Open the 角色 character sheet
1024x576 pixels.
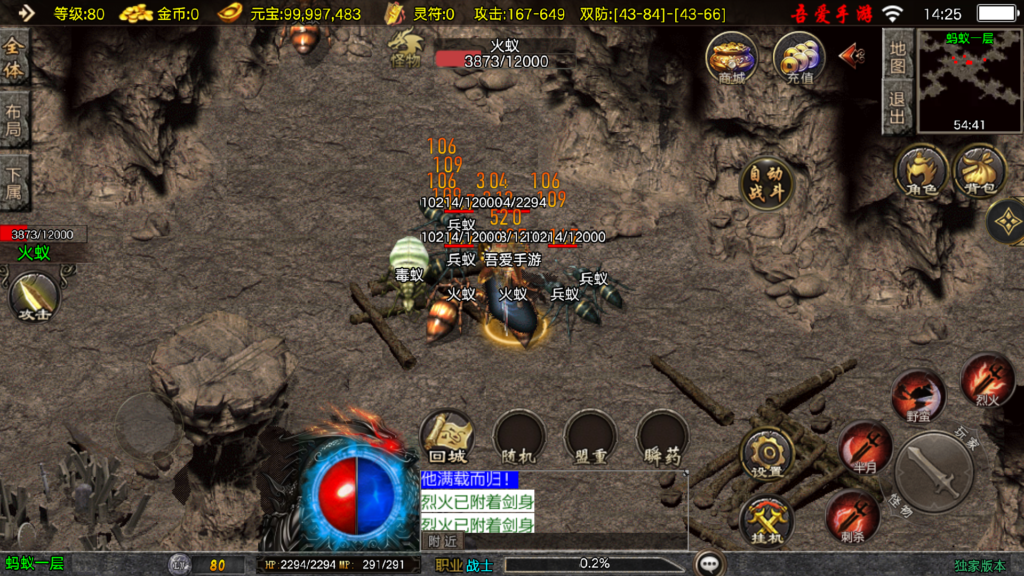point(921,170)
